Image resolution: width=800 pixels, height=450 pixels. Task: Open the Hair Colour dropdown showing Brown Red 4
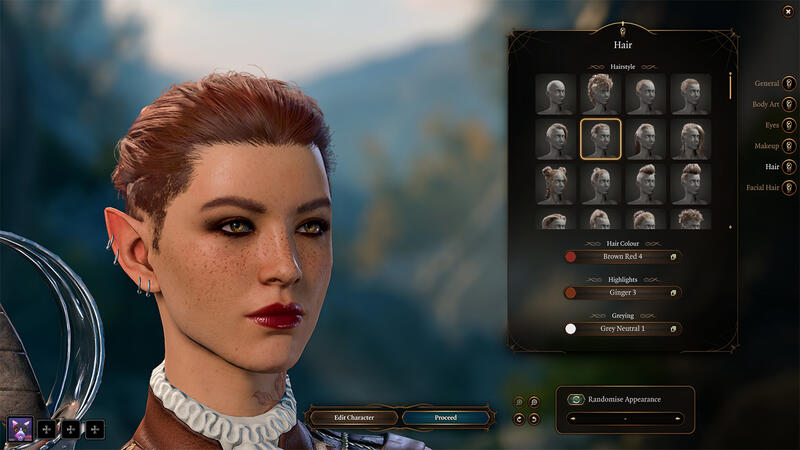[x=622, y=257]
